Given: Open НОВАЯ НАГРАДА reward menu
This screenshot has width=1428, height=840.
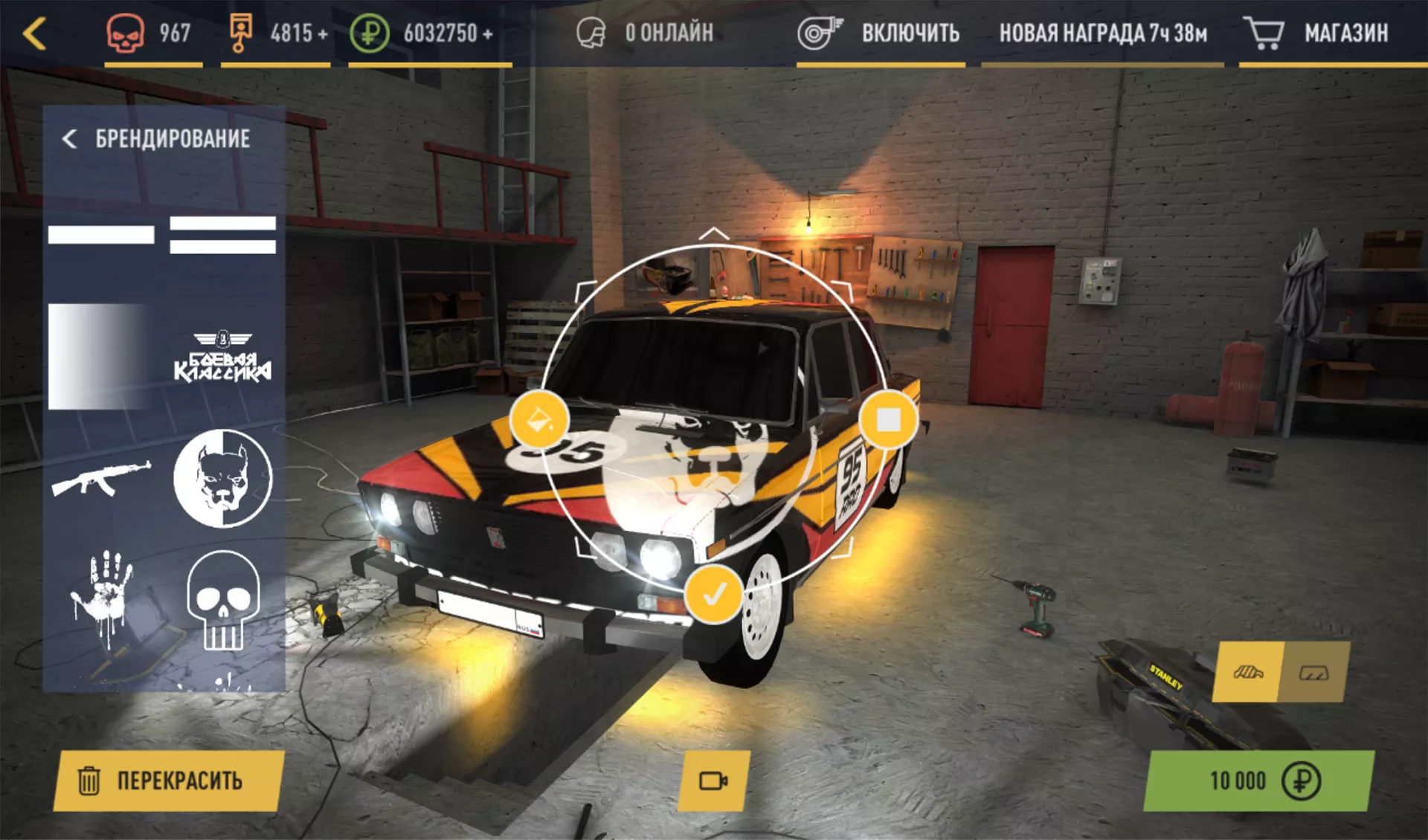Looking at the screenshot, I should tap(1104, 32).
